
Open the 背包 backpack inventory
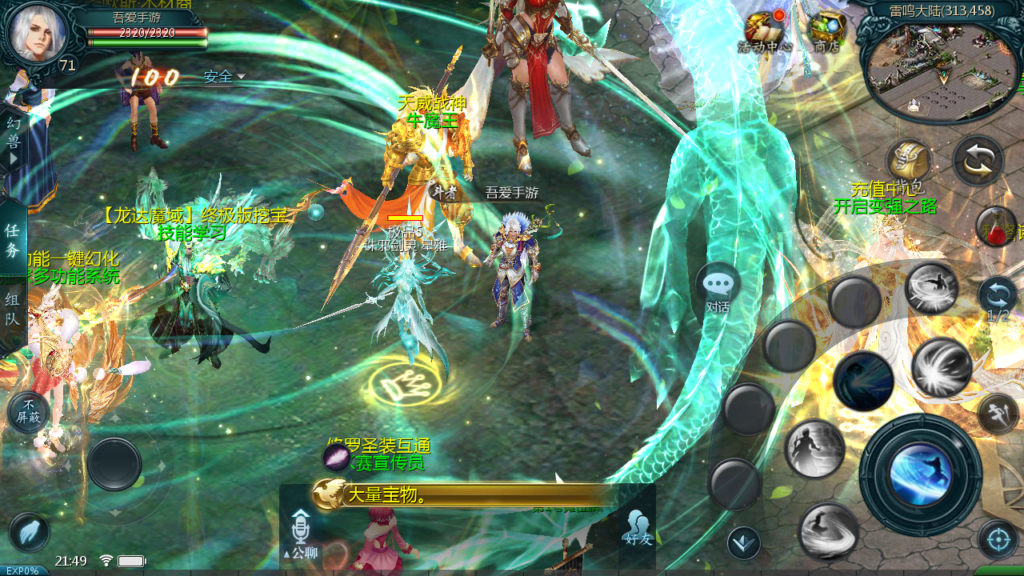(x=909, y=160)
